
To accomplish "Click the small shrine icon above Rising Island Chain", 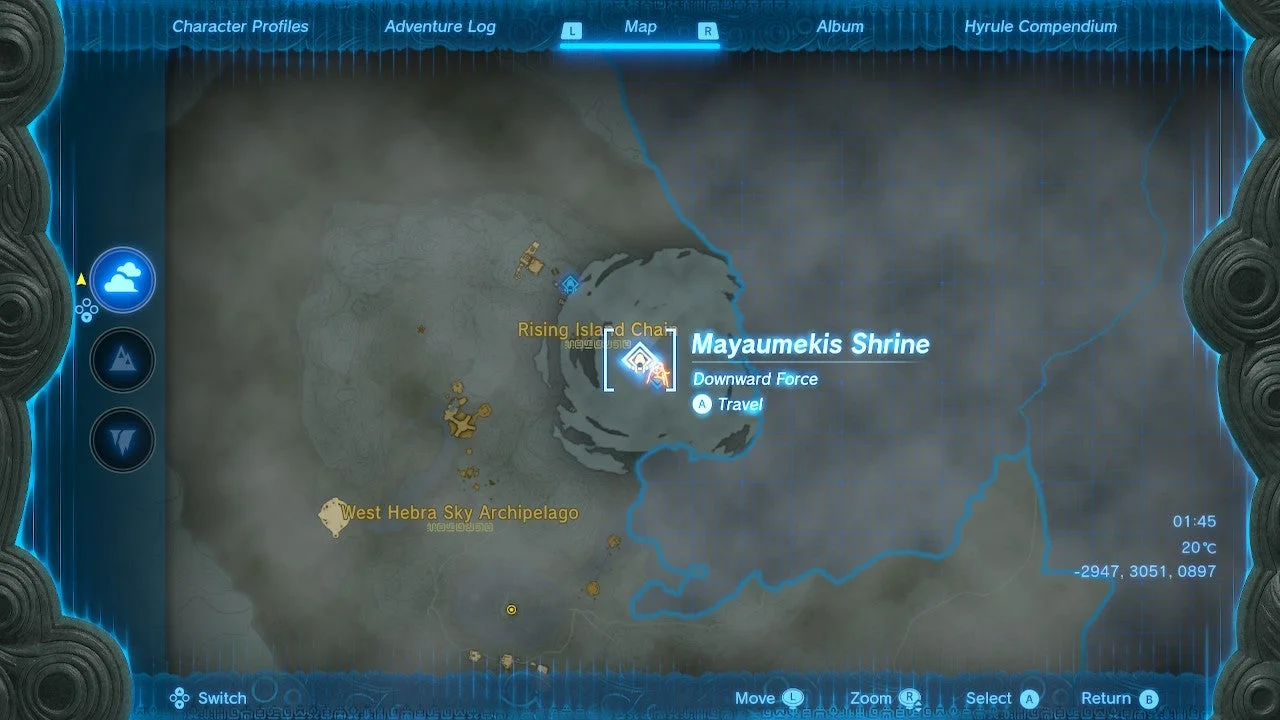I will pos(570,284).
